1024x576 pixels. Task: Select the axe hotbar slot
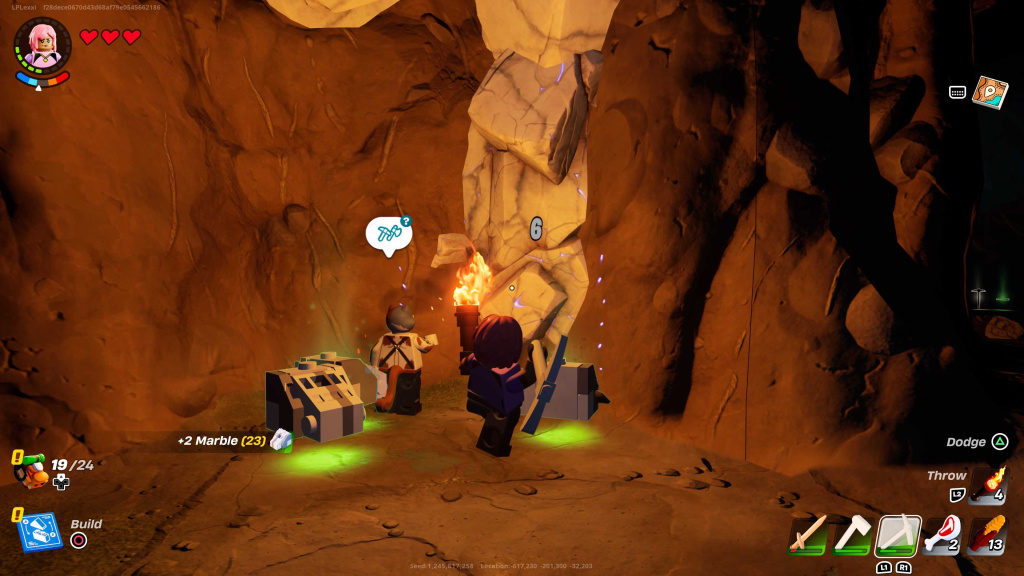coord(853,535)
